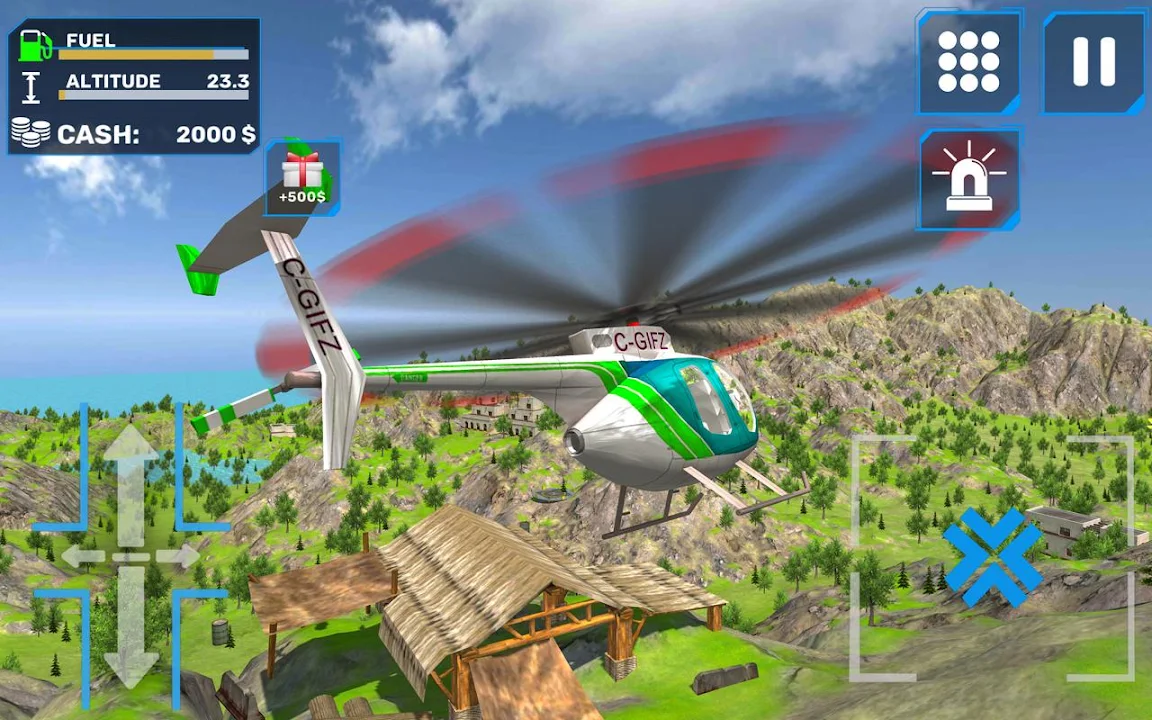The height and width of the screenshot is (720, 1152).
Task: Claim the +500$ gift box reward
Action: [302, 177]
